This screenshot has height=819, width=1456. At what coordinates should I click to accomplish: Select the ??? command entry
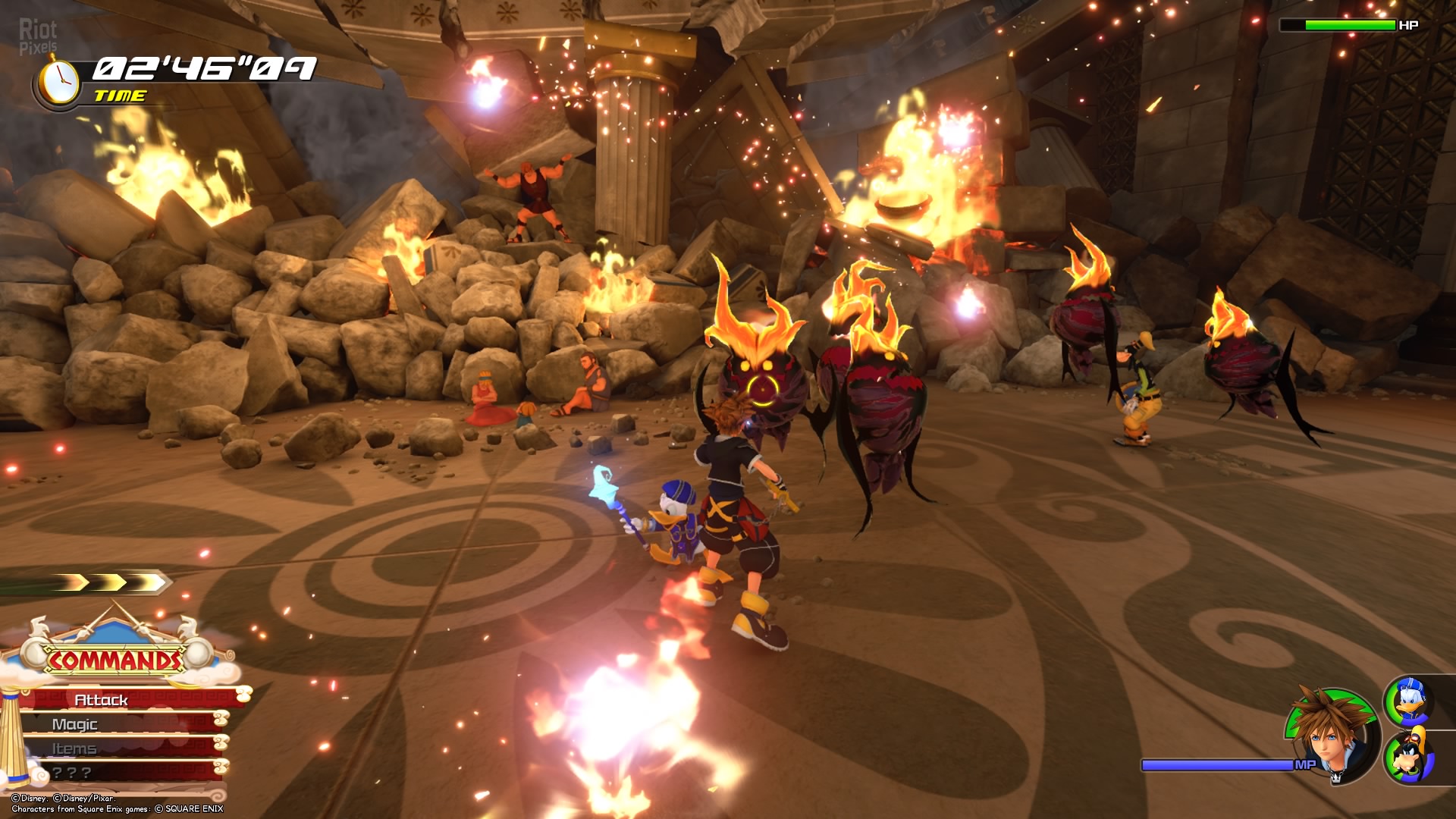tap(114, 773)
